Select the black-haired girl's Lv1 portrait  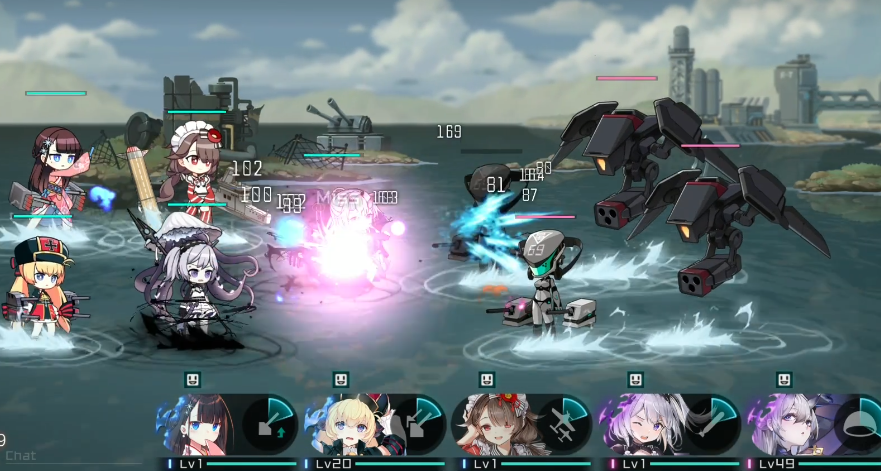[198, 424]
